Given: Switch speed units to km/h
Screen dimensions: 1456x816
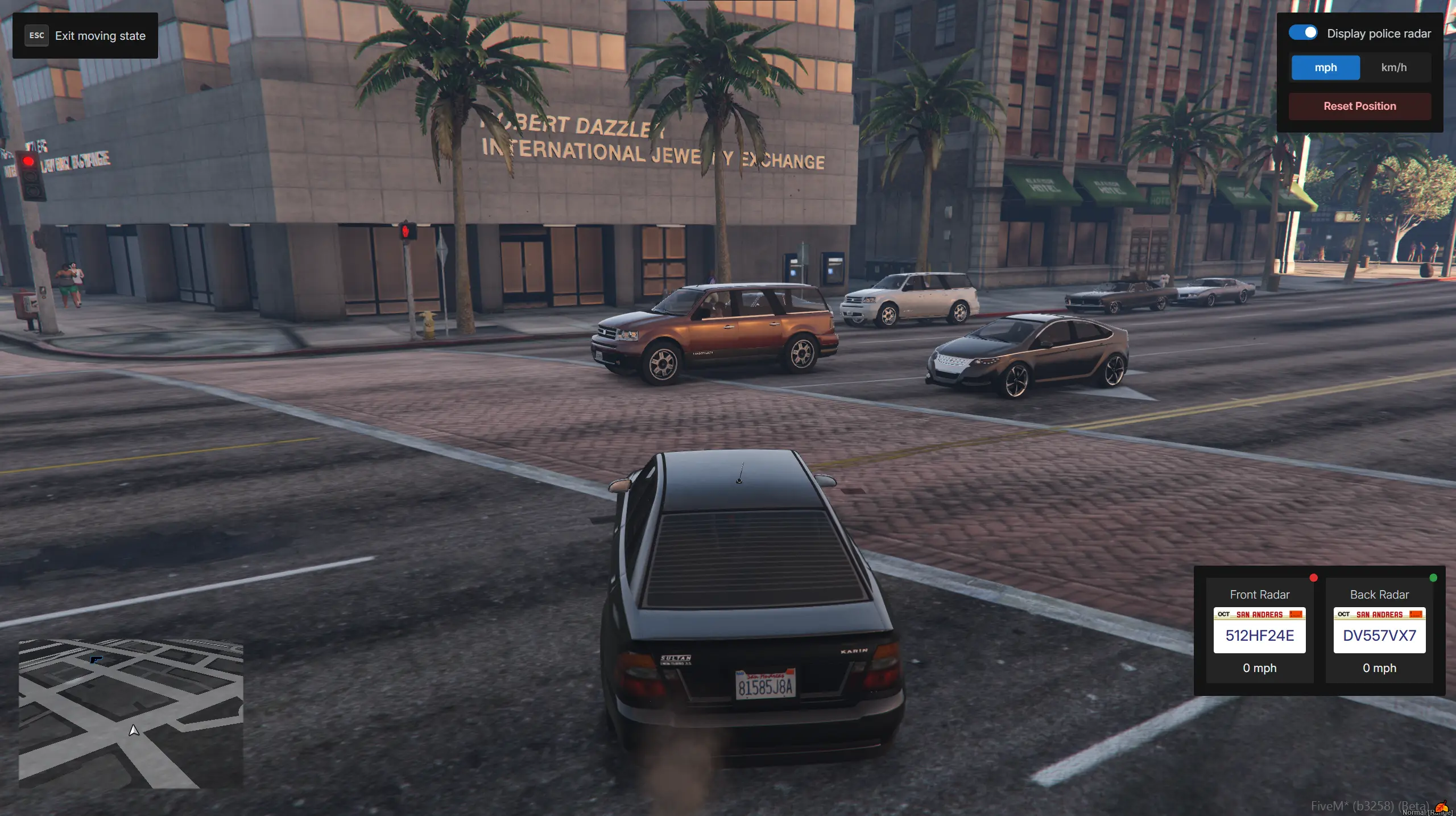Looking at the screenshot, I should tap(1393, 68).
